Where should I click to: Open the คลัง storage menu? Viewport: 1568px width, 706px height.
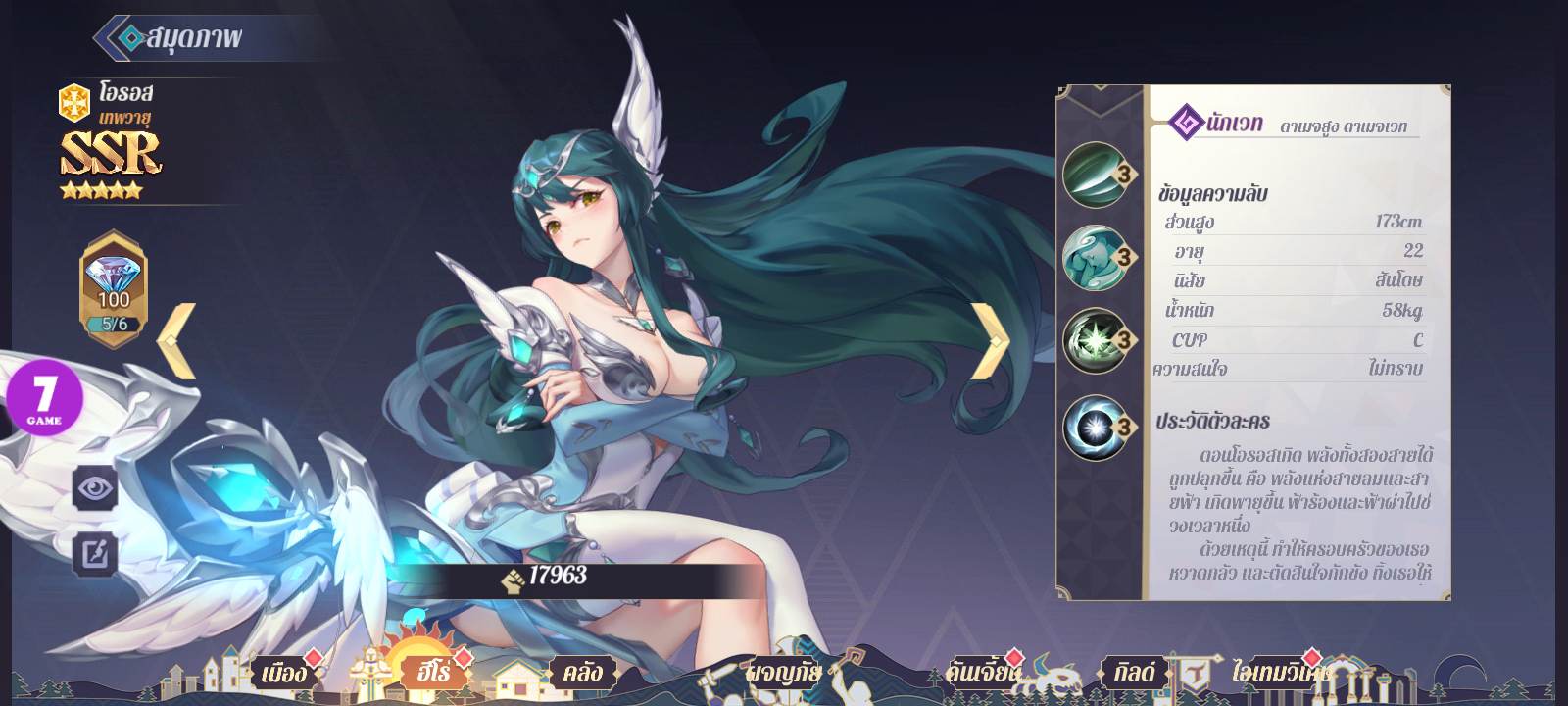point(581,673)
